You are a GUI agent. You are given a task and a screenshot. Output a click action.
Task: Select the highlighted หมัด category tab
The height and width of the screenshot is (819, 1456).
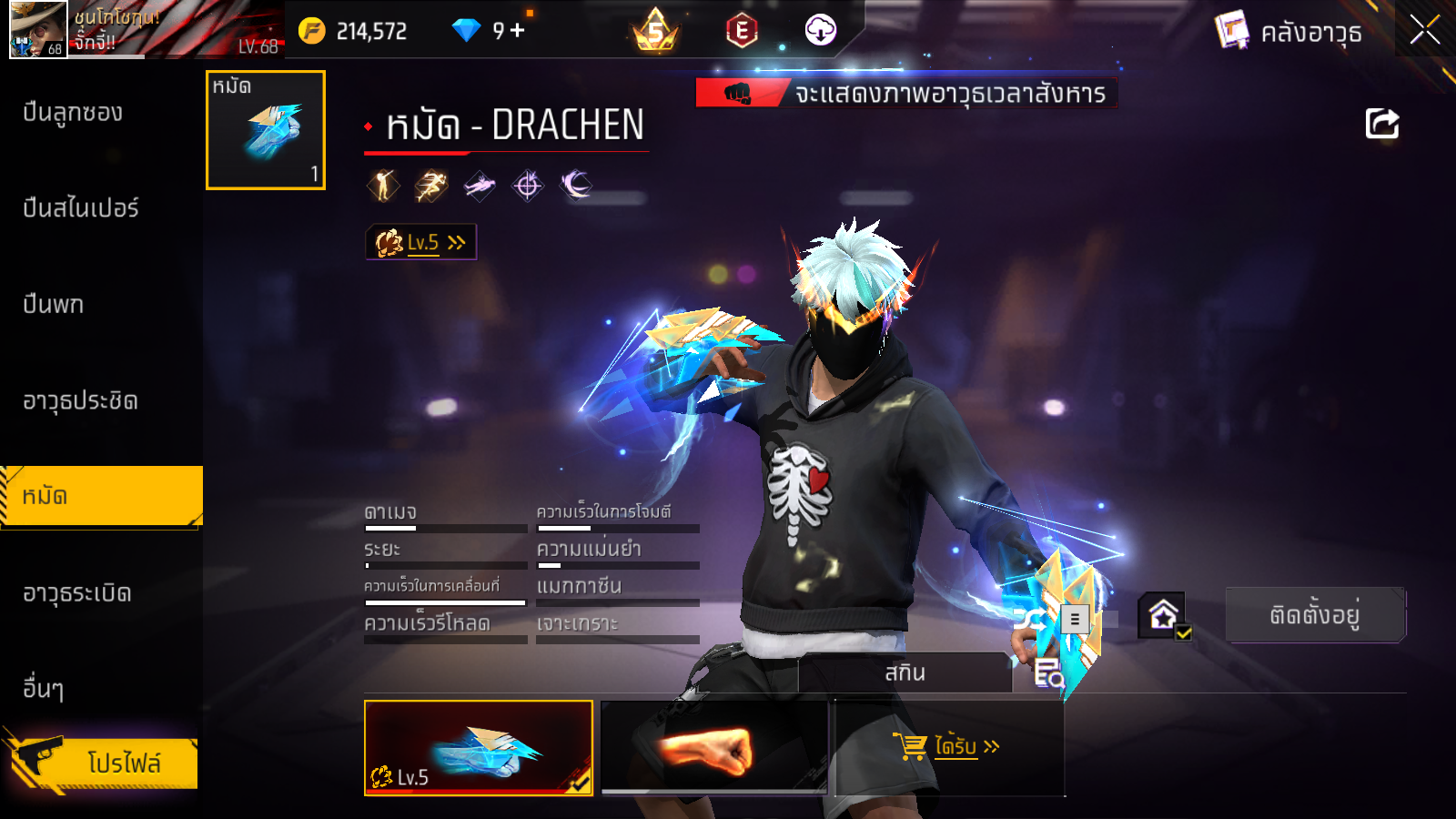tap(100, 496)
